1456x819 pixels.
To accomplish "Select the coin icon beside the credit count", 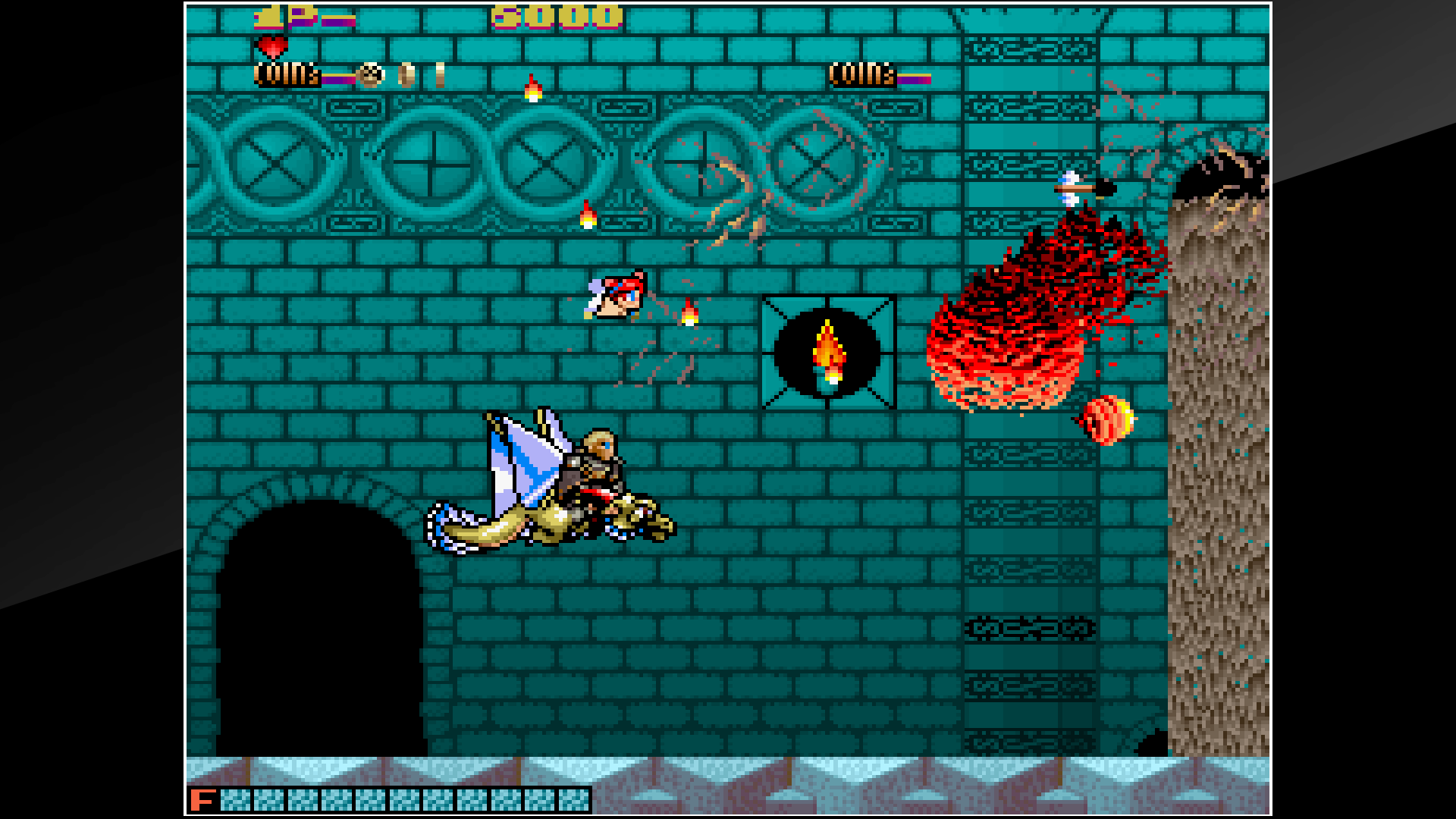I will 369,76.
